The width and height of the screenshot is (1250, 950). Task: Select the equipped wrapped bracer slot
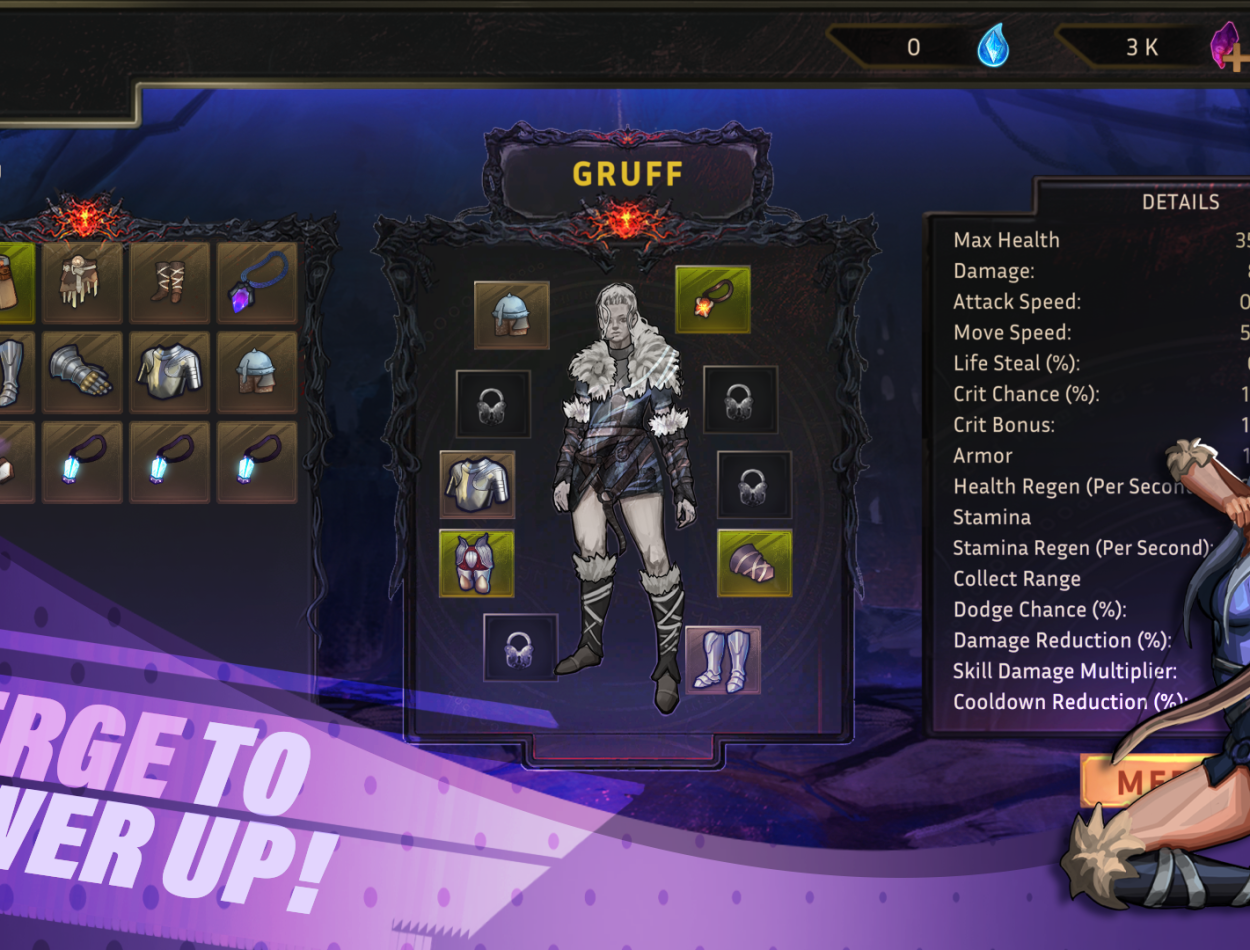point(754,563)
